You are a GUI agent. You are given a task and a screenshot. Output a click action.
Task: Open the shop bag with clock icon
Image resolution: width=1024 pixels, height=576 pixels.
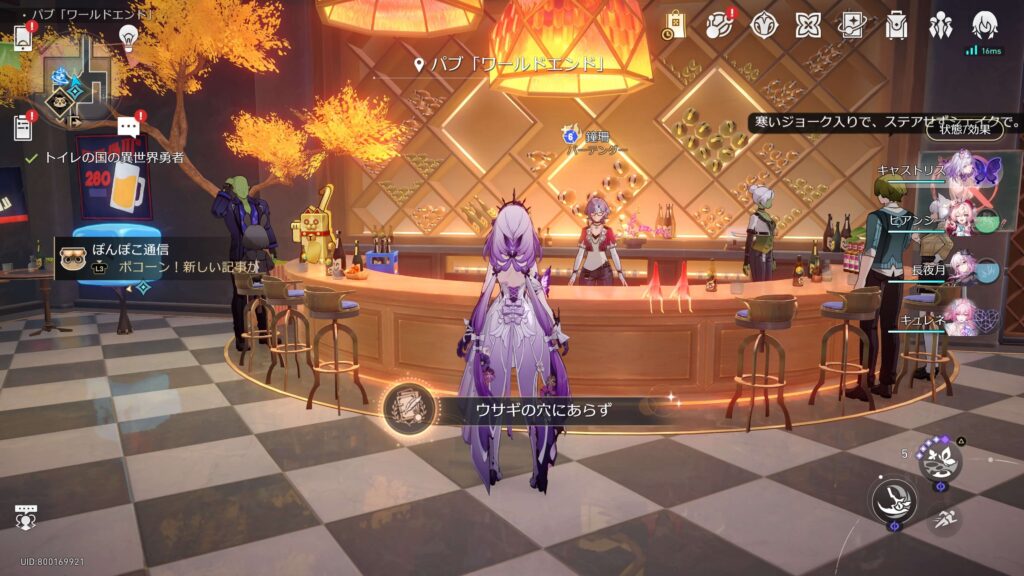(x=674, y=25)
